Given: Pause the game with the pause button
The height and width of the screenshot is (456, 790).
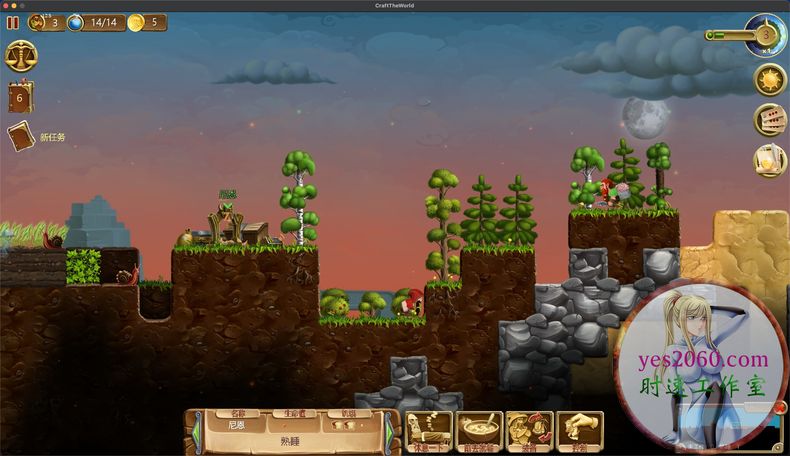Looking at the screenshot, I should coord(12,22).
